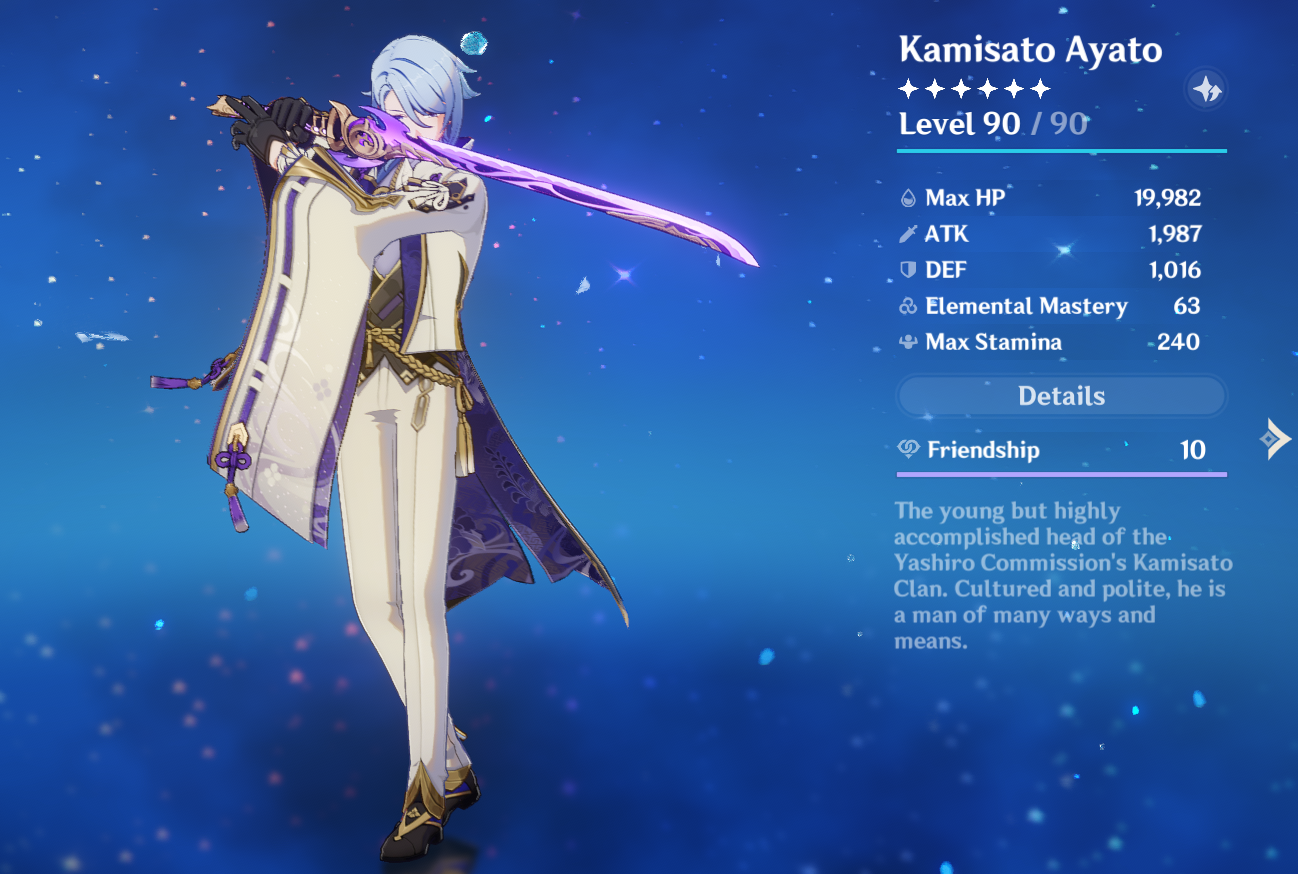1298x874 pixels.
Task: Click the Max HP value 19,982
Action: [x=1166, y=197]
